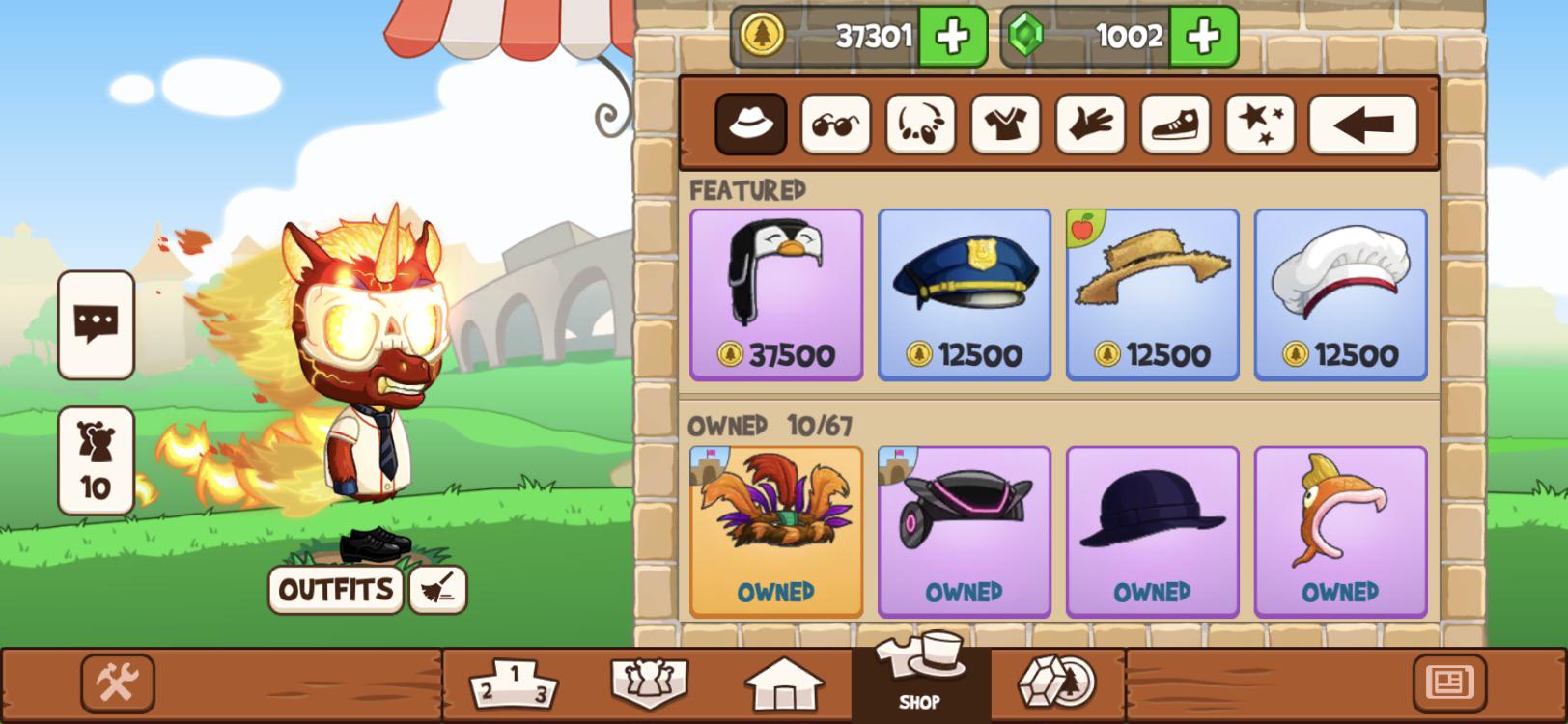Select the sparkle effects category
This screenshot has height=724, width=1568.
(1258, 124)
